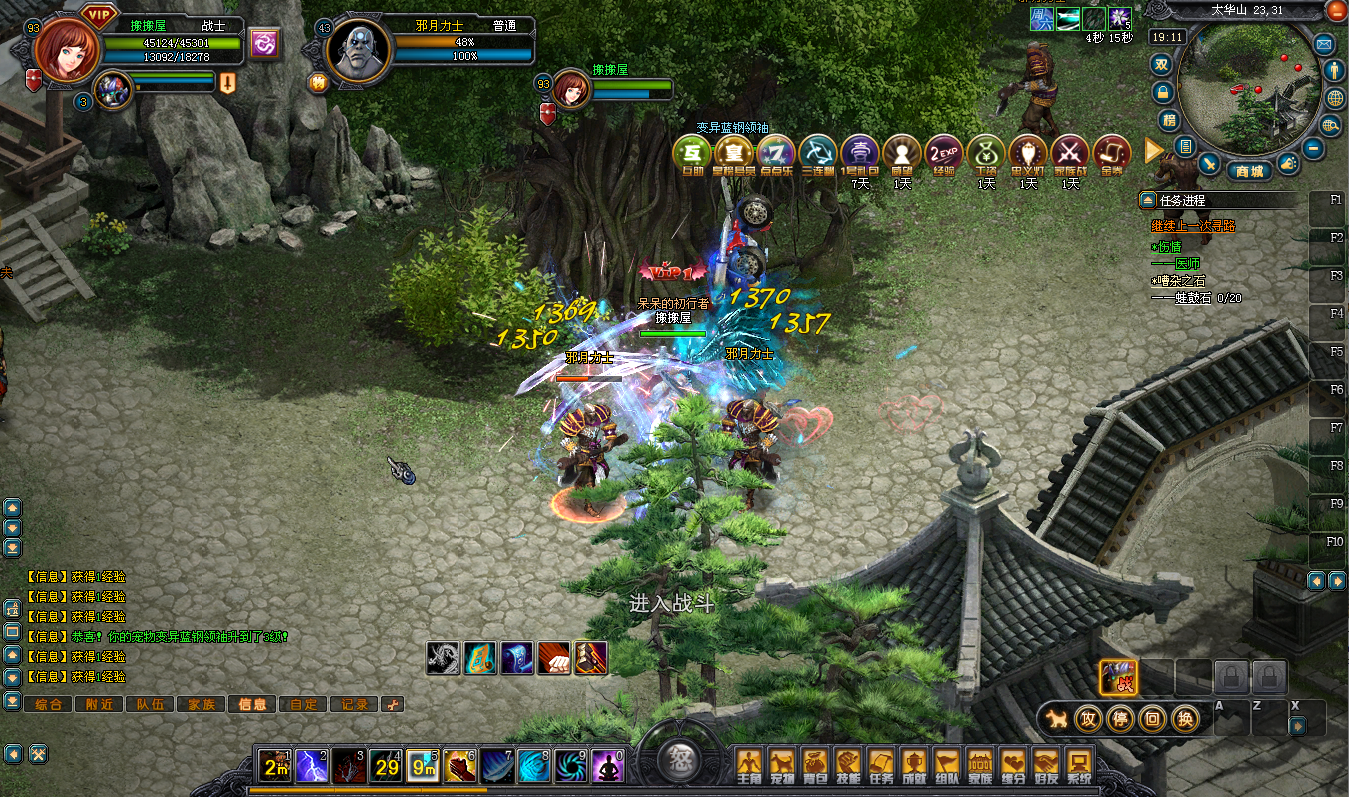Viewport: 1349px width, 797px height.
Task: Open the 榜 ranking button near the minimap
Action: [1168, 120]
